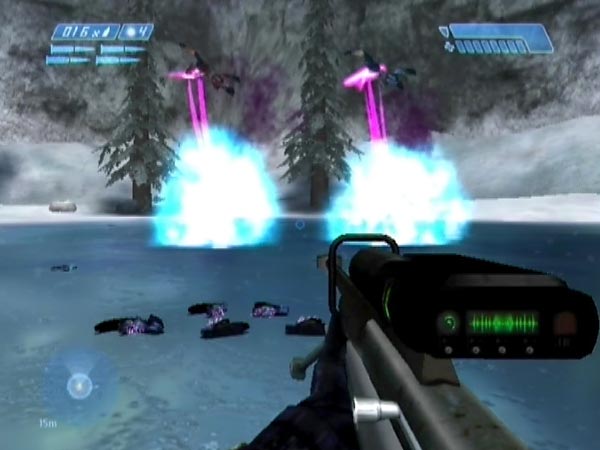
Task: Click the circular motion tracker radar
Action: click(x=78, y=384)
